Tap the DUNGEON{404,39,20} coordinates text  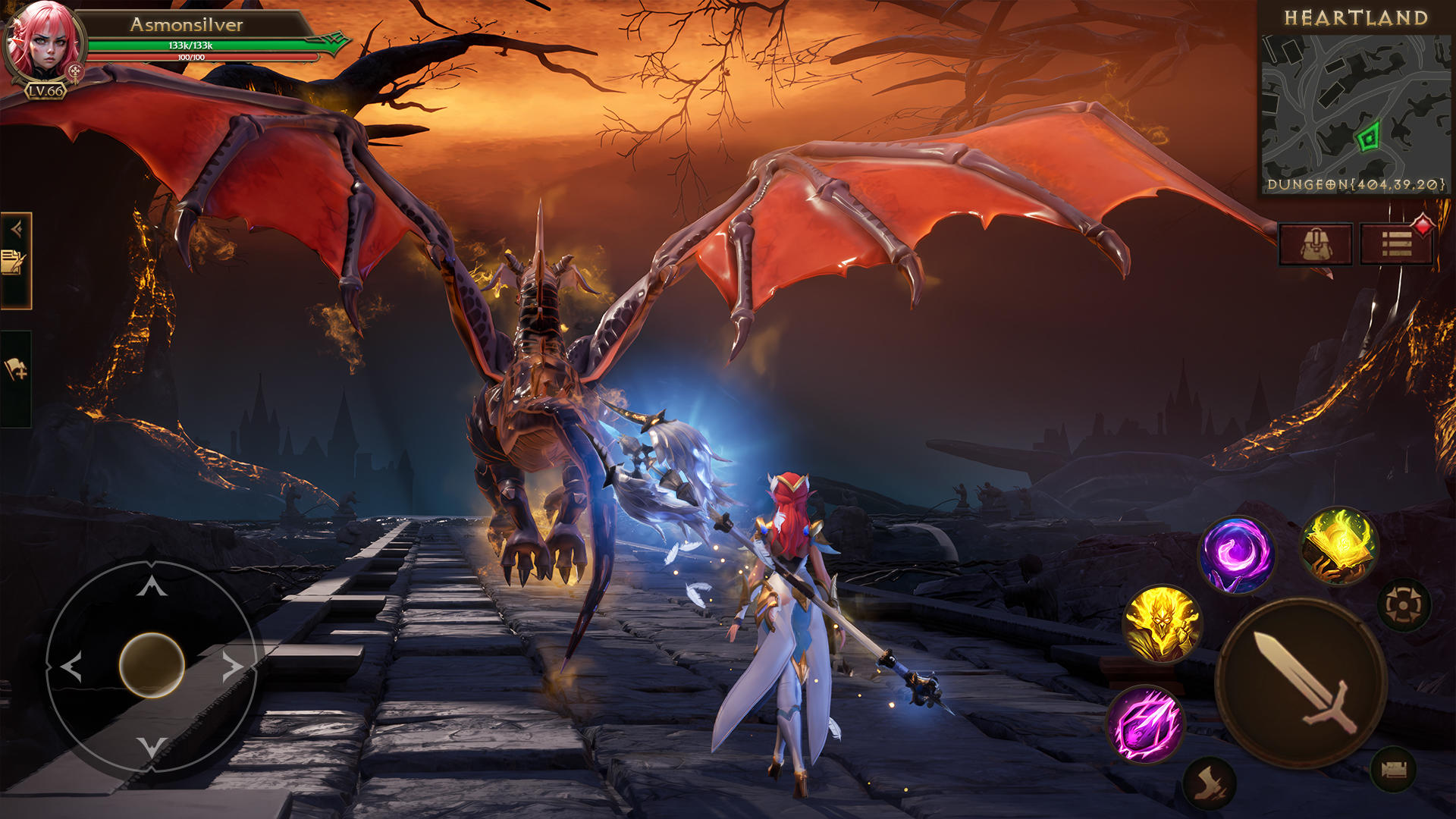coord(1357,184)
